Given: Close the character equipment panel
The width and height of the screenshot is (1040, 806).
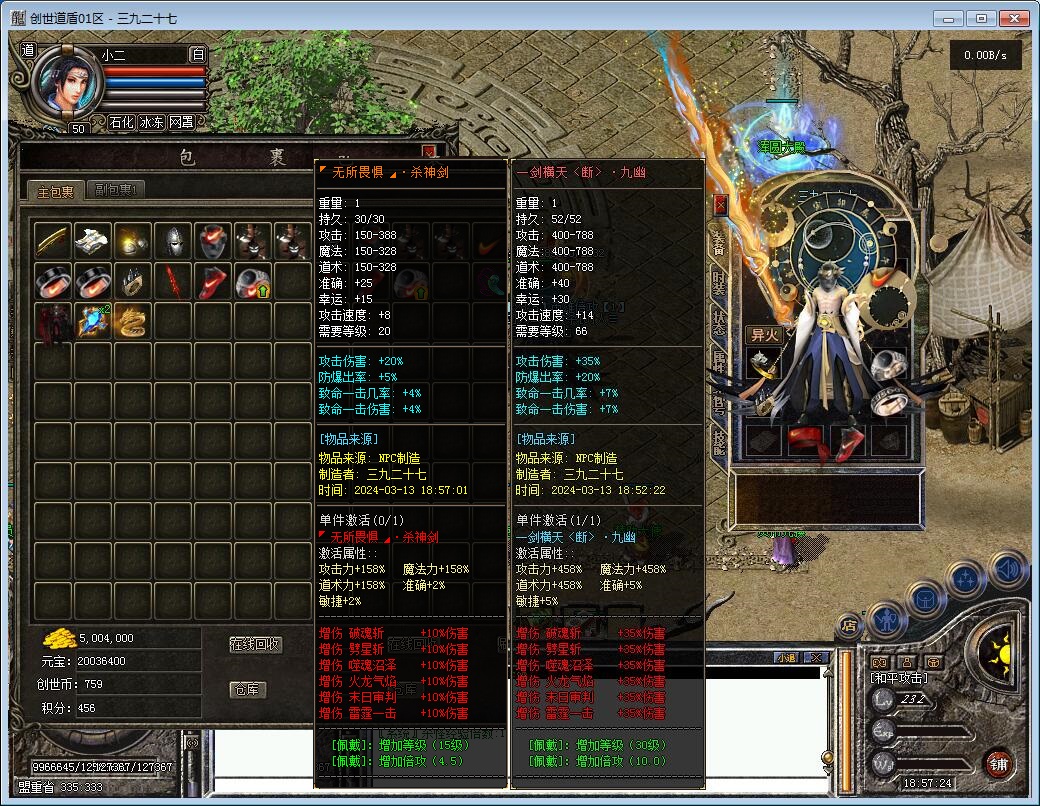Looking at the screenshot, I should pyautogui.click(x=720, y=204).
